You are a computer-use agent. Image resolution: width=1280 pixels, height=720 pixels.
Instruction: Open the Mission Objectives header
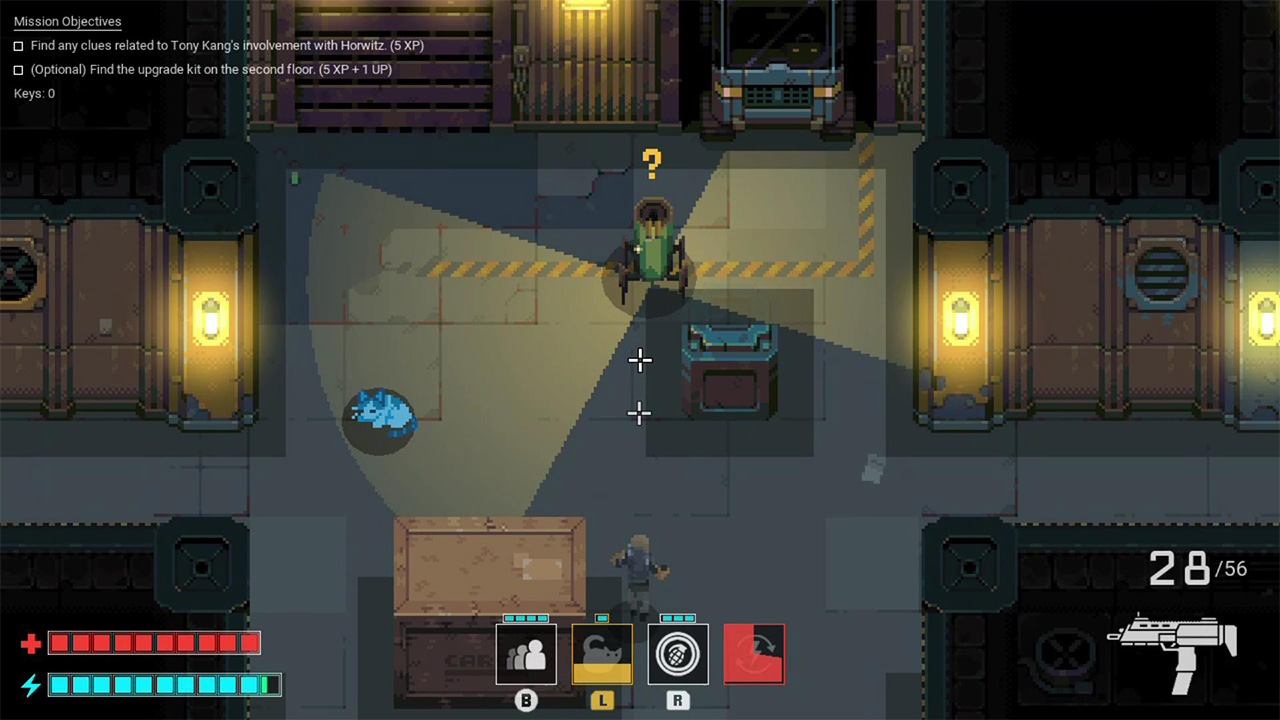[x=67, y=21]
